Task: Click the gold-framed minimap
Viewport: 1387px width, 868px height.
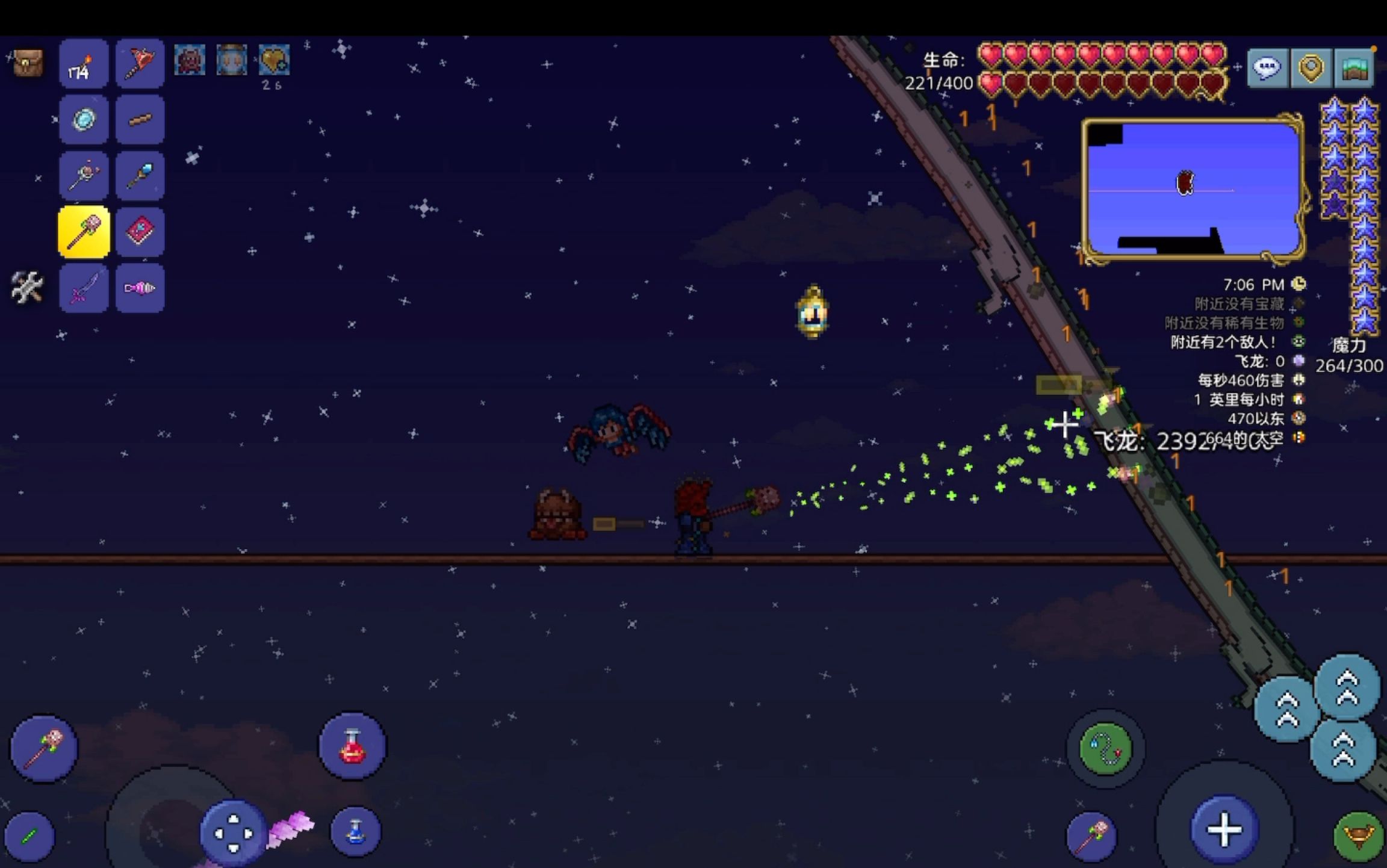Action: point(1192,190)
